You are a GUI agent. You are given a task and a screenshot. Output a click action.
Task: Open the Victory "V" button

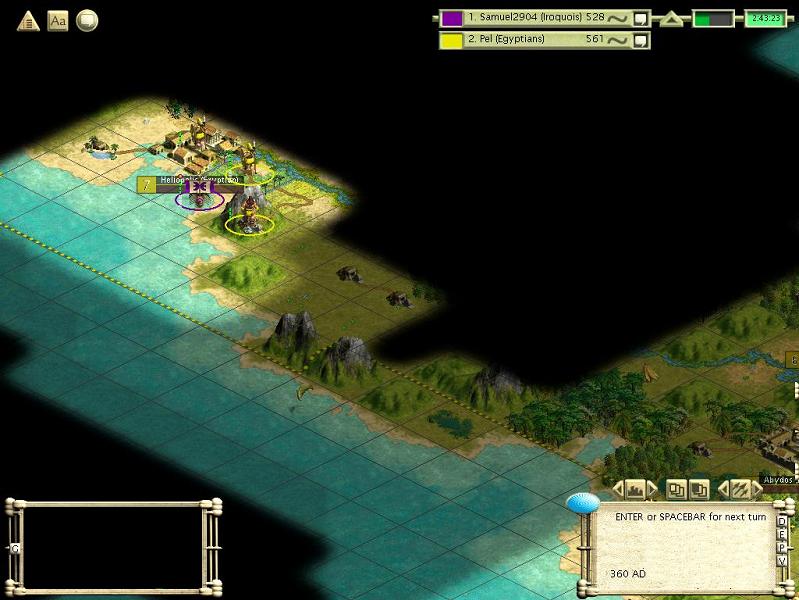(x=782, y=560)
